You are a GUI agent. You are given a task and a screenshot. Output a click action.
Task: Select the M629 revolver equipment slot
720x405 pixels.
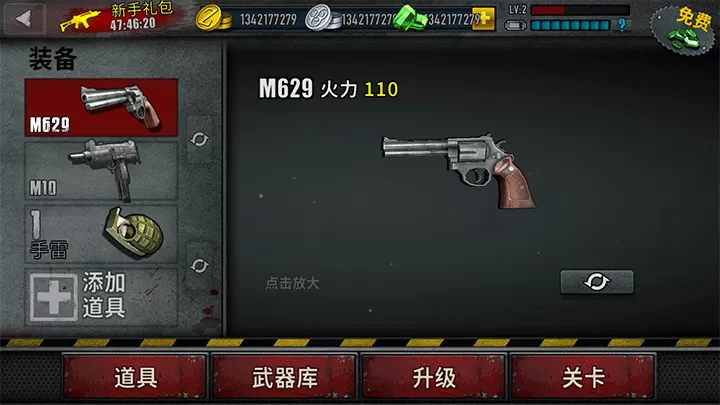[x=101, y=107]
